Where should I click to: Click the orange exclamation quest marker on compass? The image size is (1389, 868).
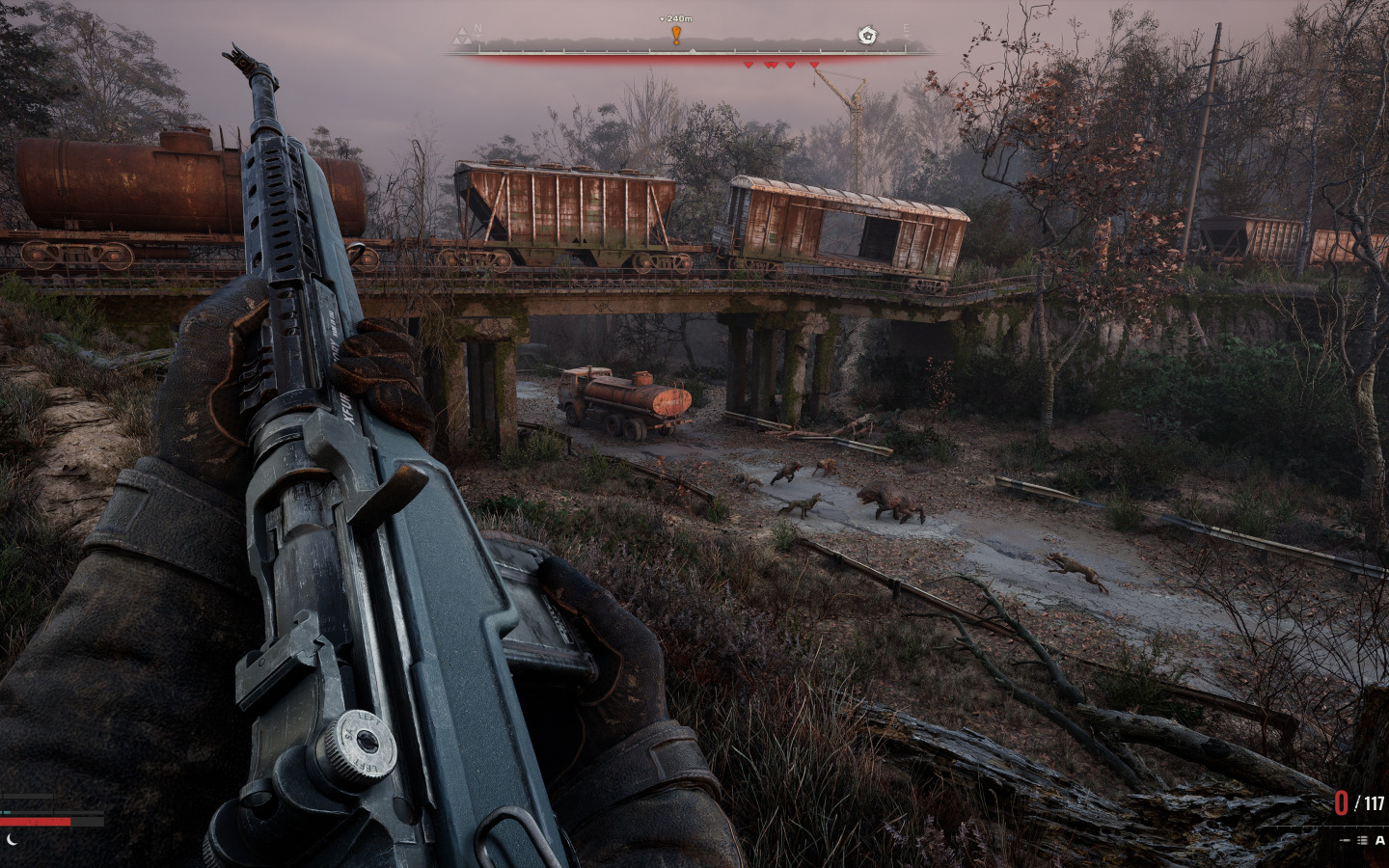pyautogui.click(x=676, y=36)
